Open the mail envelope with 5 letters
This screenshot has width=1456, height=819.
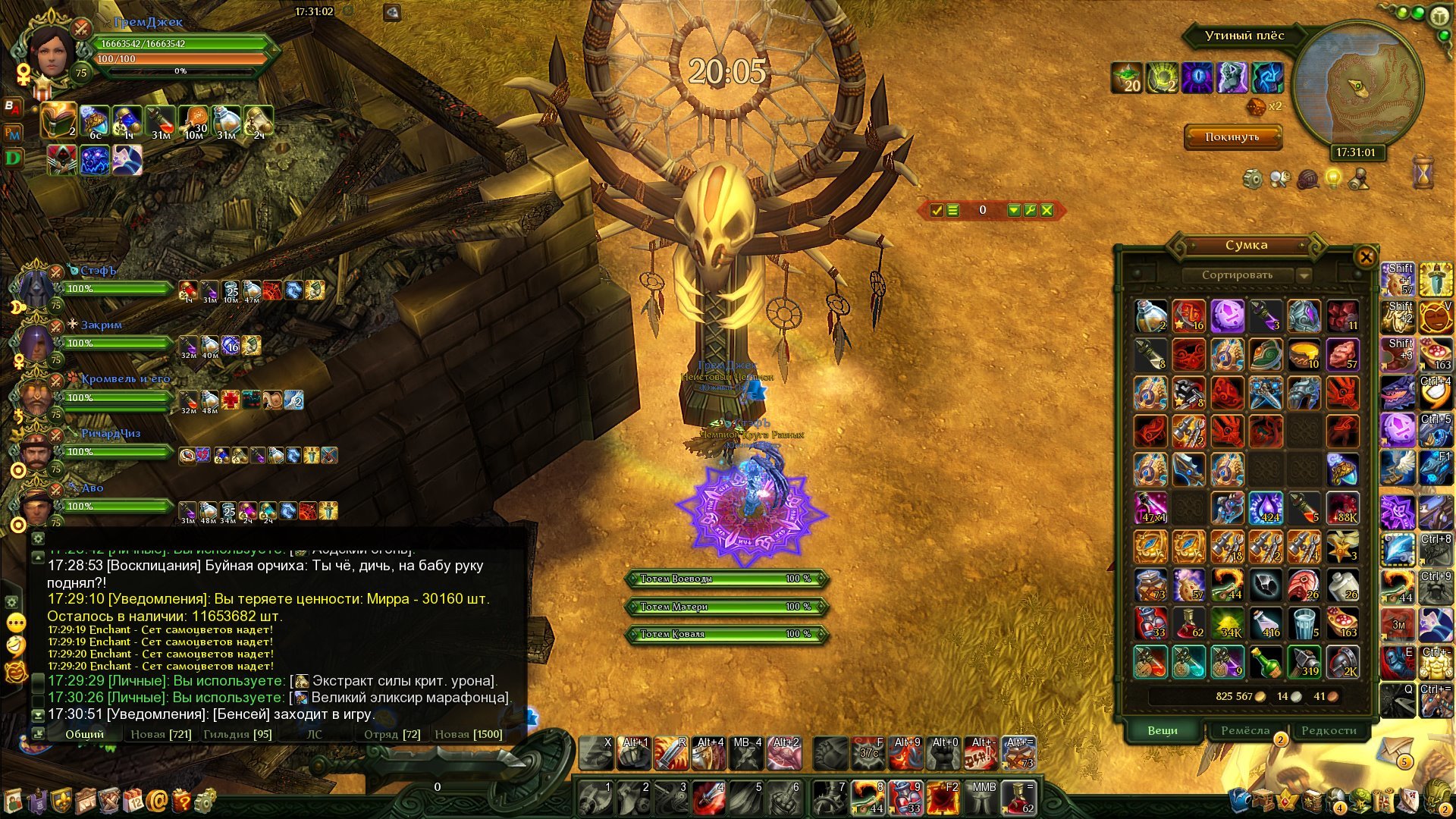(x=1394, y=751)
